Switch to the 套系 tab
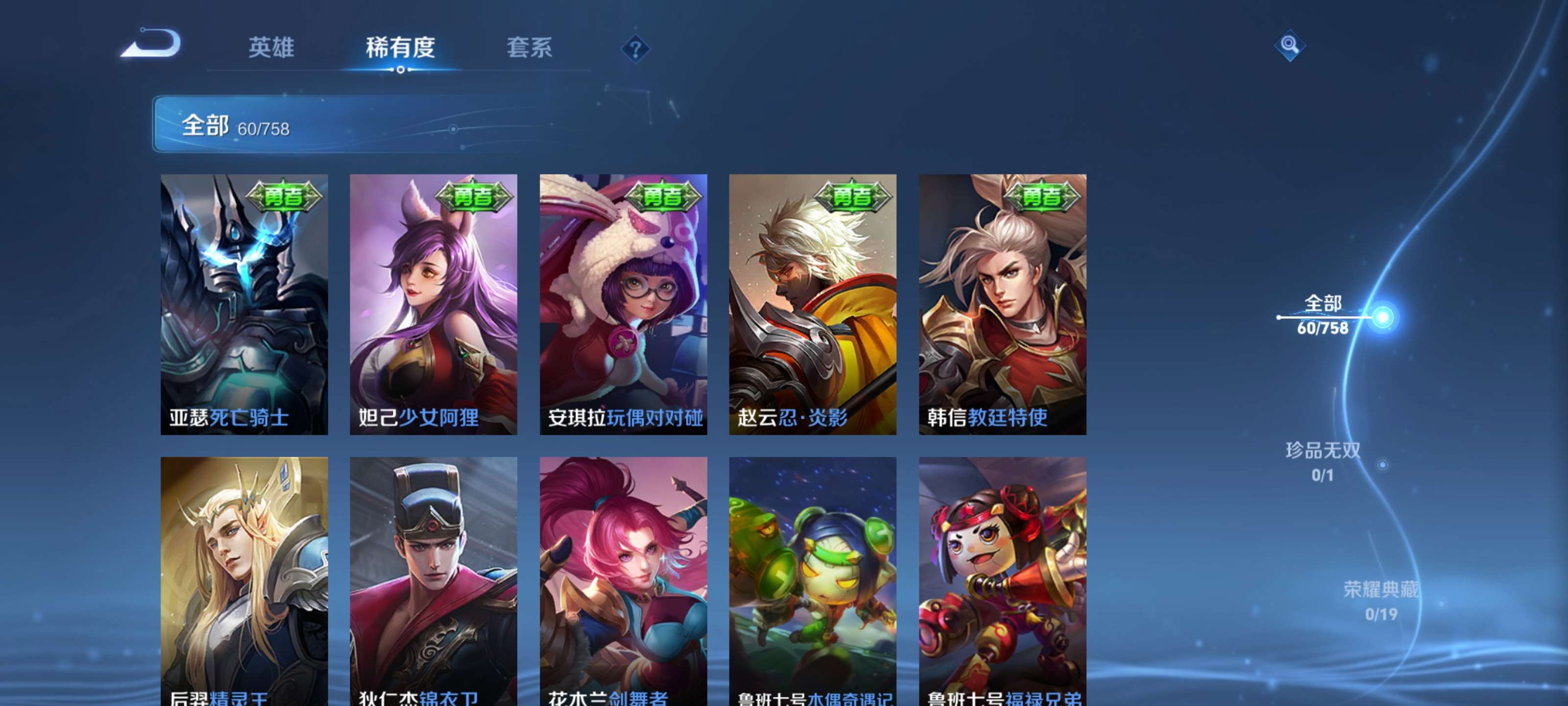Viewport: 1568px width, 706px height. 530,48
